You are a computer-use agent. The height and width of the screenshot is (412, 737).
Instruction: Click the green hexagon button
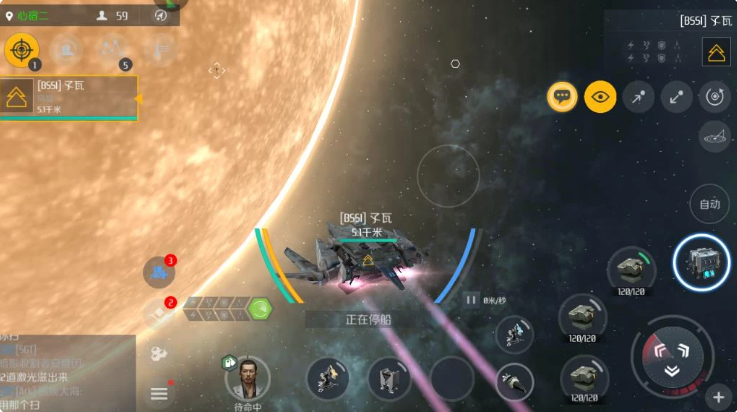coord(260,308)
